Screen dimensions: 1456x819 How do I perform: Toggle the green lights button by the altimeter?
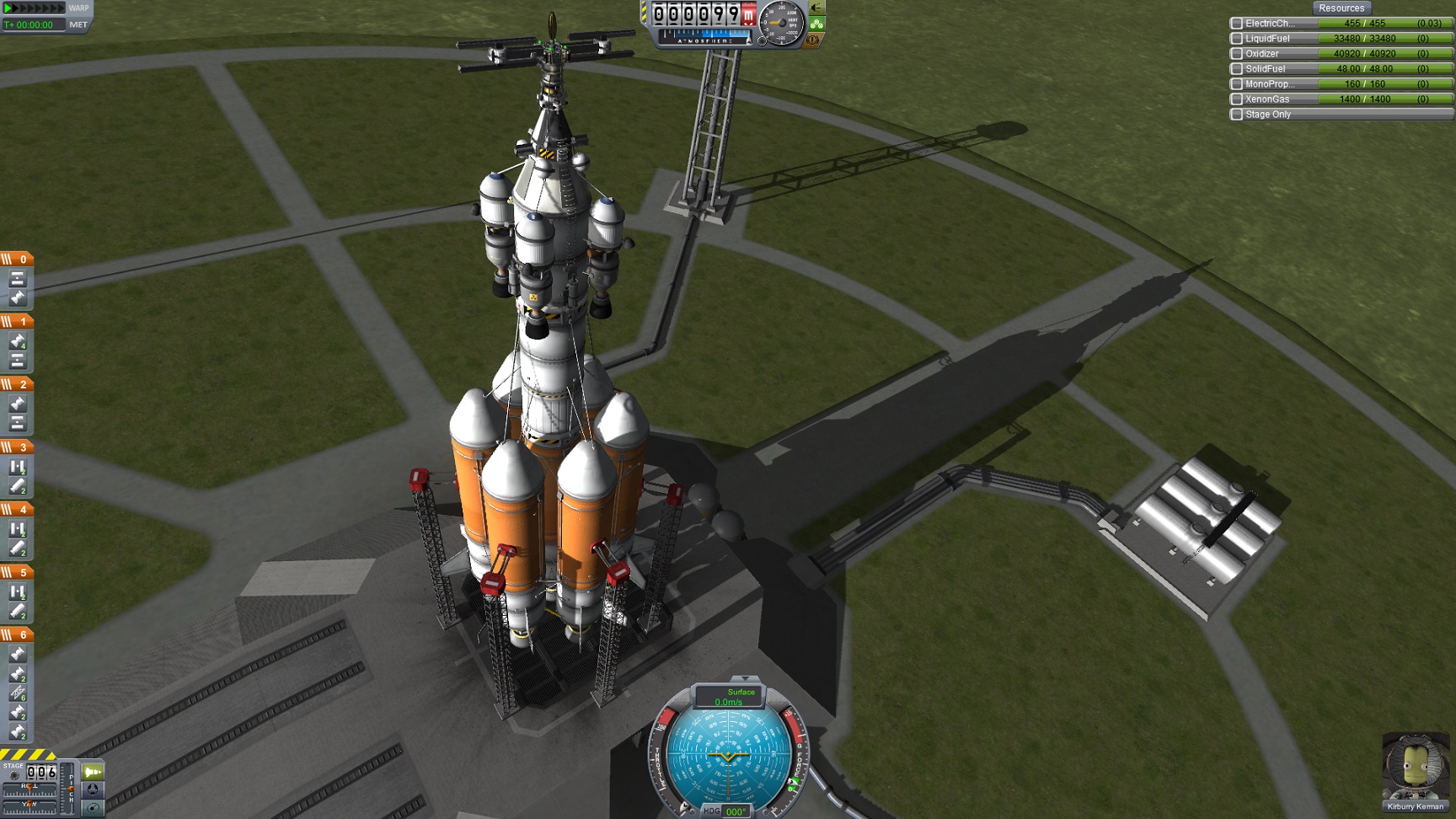tap(816, 24)
